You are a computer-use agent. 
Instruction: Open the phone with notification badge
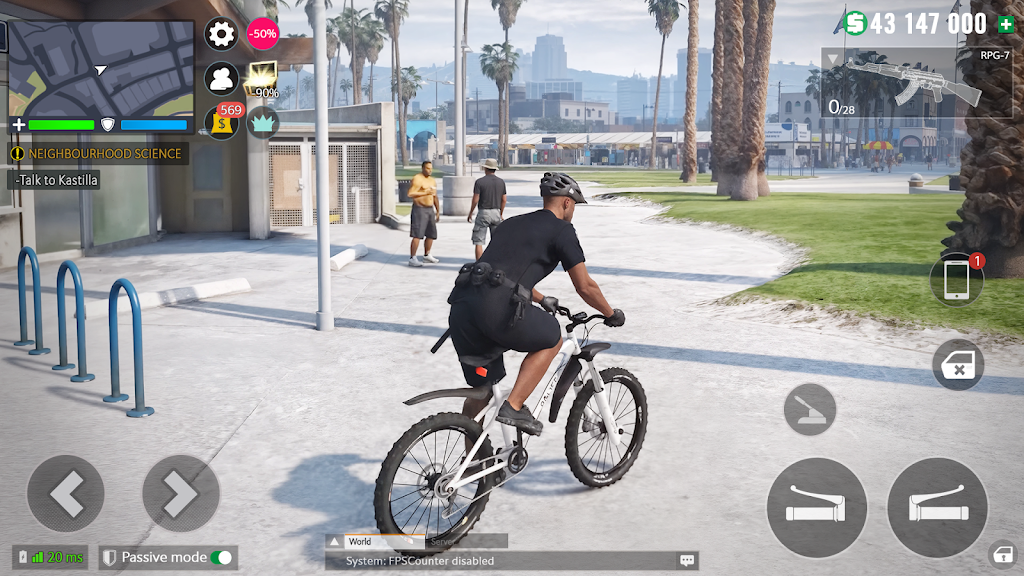point(956,281)
